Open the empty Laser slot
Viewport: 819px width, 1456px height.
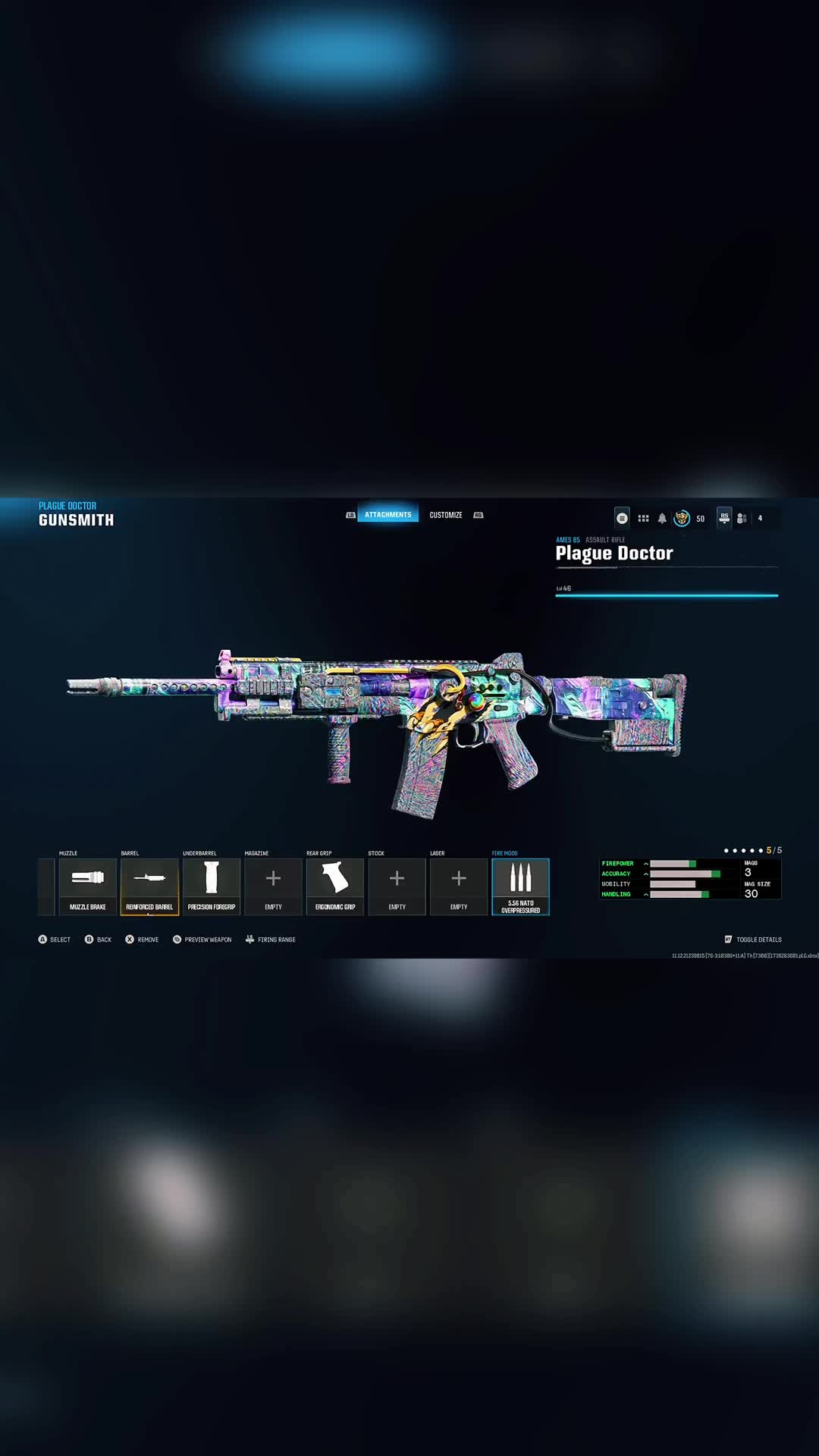tap(459, 886)
